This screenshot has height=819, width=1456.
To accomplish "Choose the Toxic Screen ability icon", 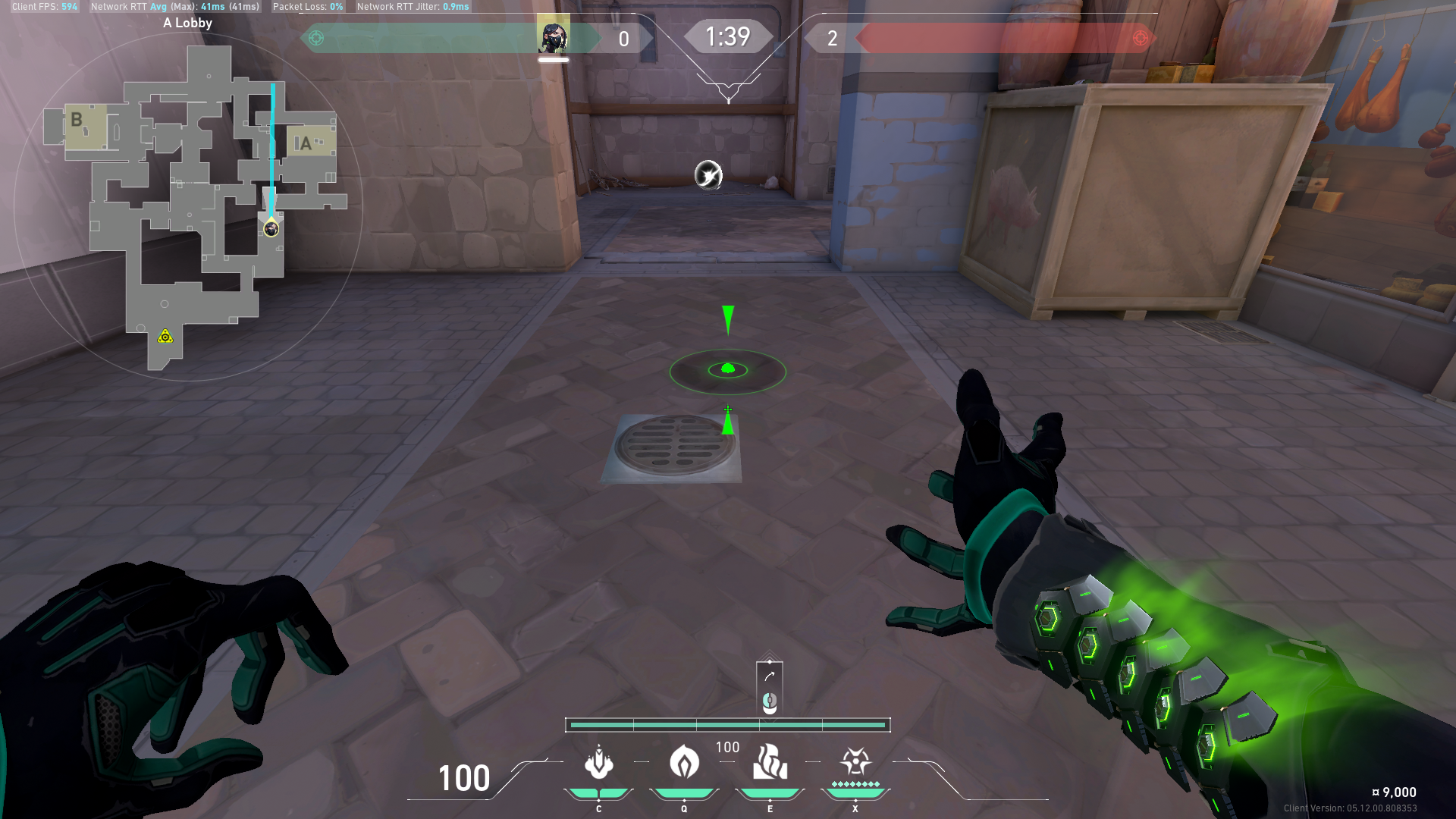I will point(770,763).
